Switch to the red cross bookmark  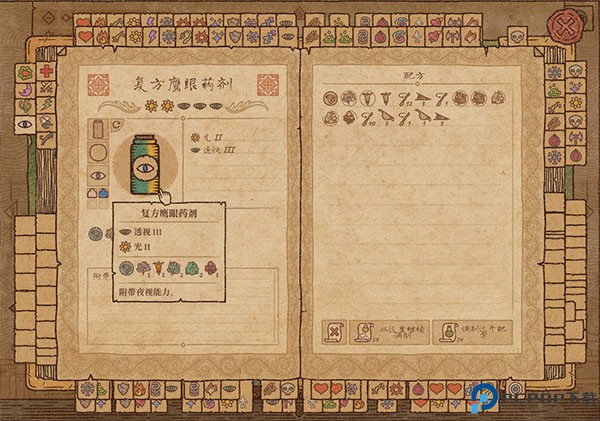tap(46, 73)
